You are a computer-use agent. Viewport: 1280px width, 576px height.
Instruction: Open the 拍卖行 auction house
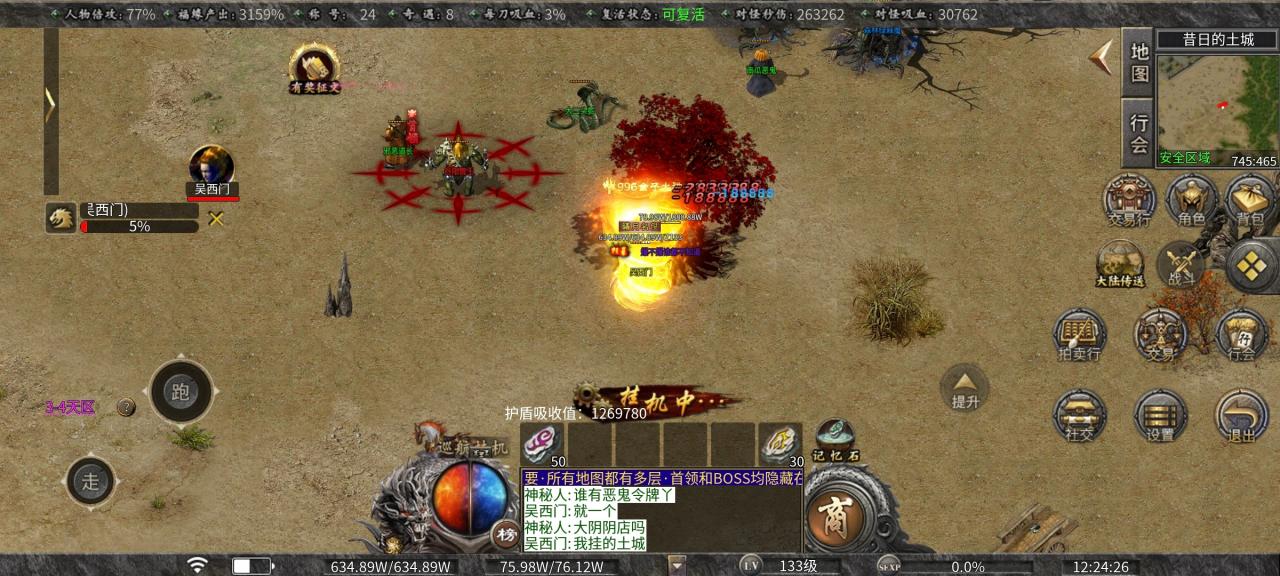click(1079, 335)
